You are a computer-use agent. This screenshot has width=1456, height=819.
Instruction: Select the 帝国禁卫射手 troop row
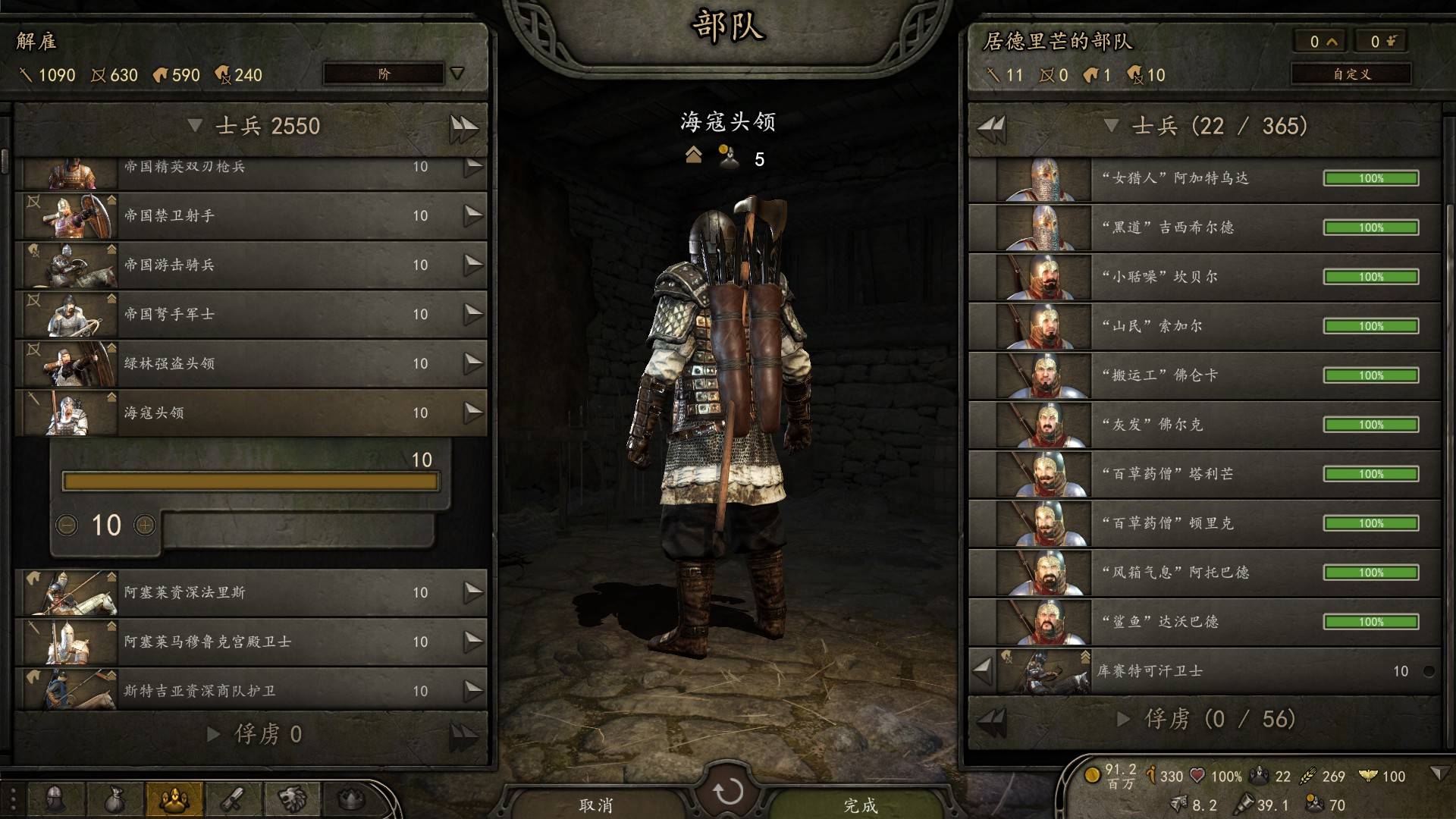pyautogui.click(x=250, y=216)
